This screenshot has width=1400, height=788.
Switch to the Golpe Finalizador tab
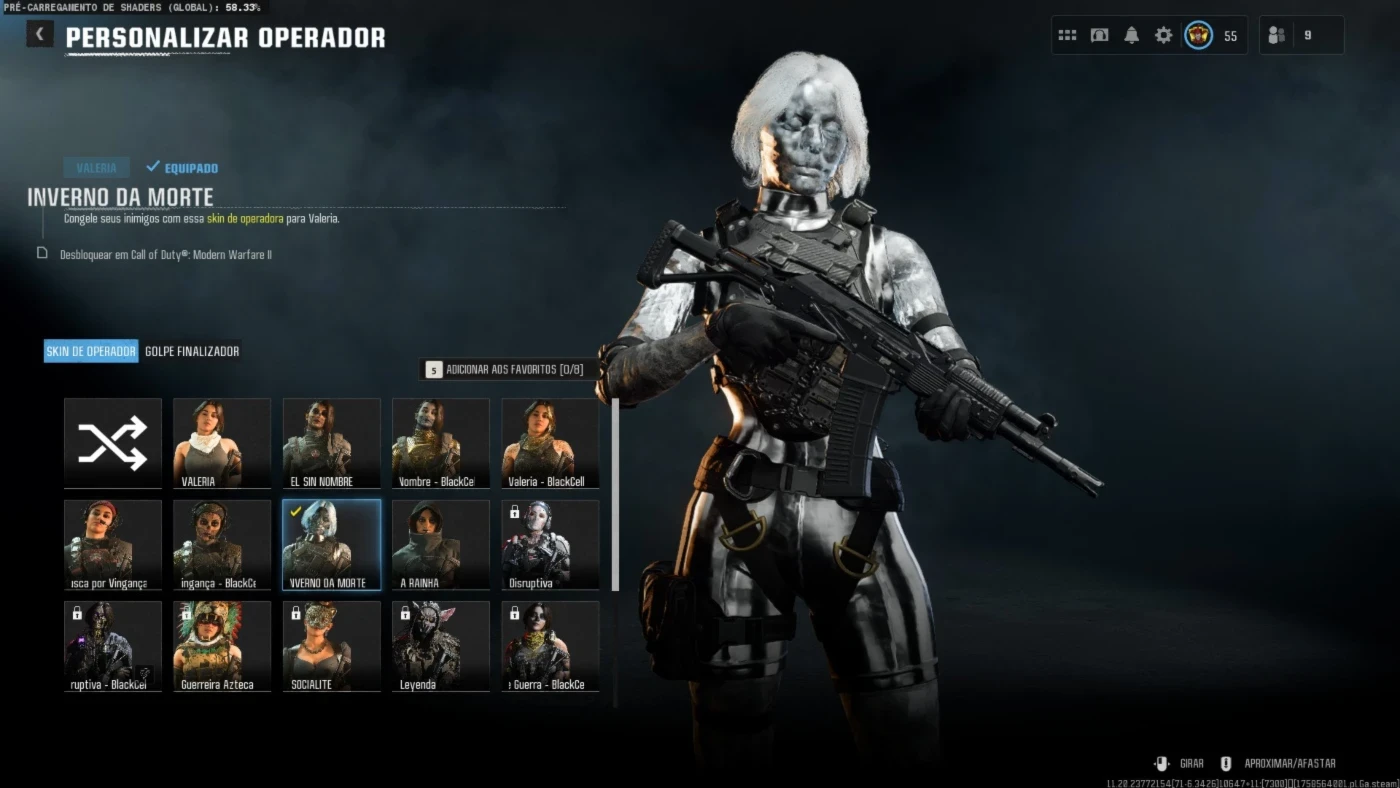coord(192,351)
